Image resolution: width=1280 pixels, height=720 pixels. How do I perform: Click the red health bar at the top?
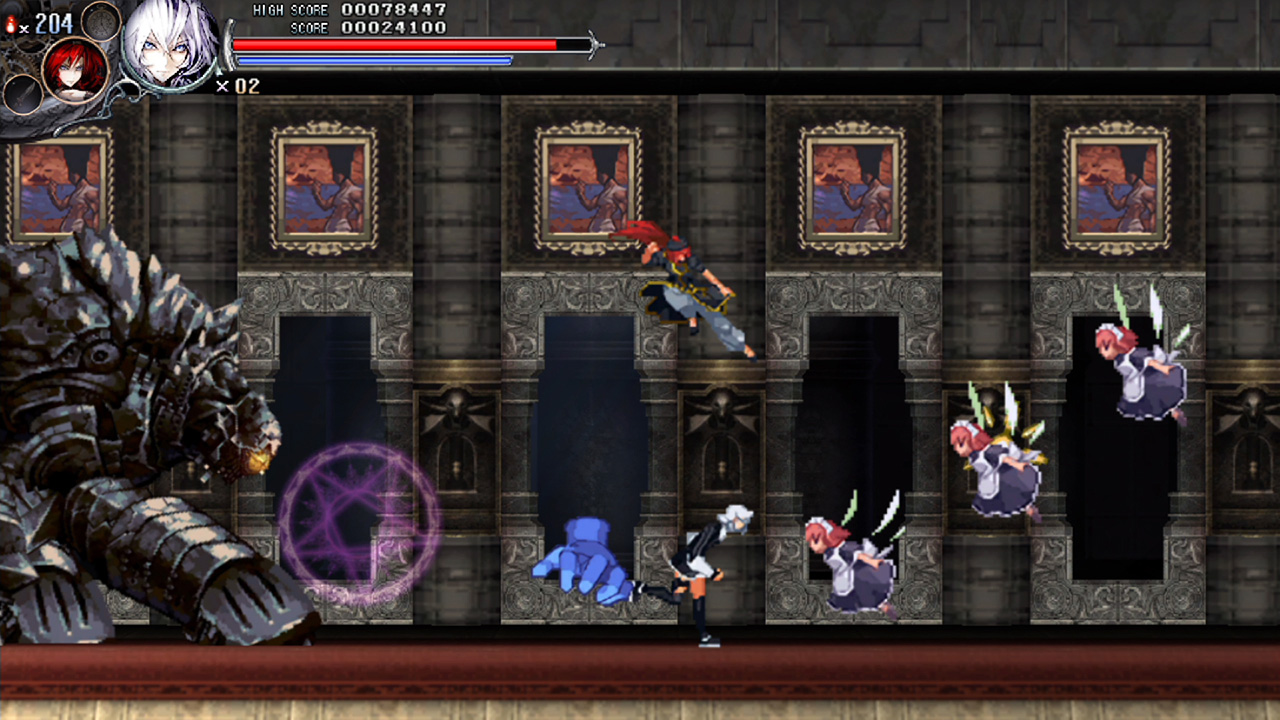coord(400,44)
